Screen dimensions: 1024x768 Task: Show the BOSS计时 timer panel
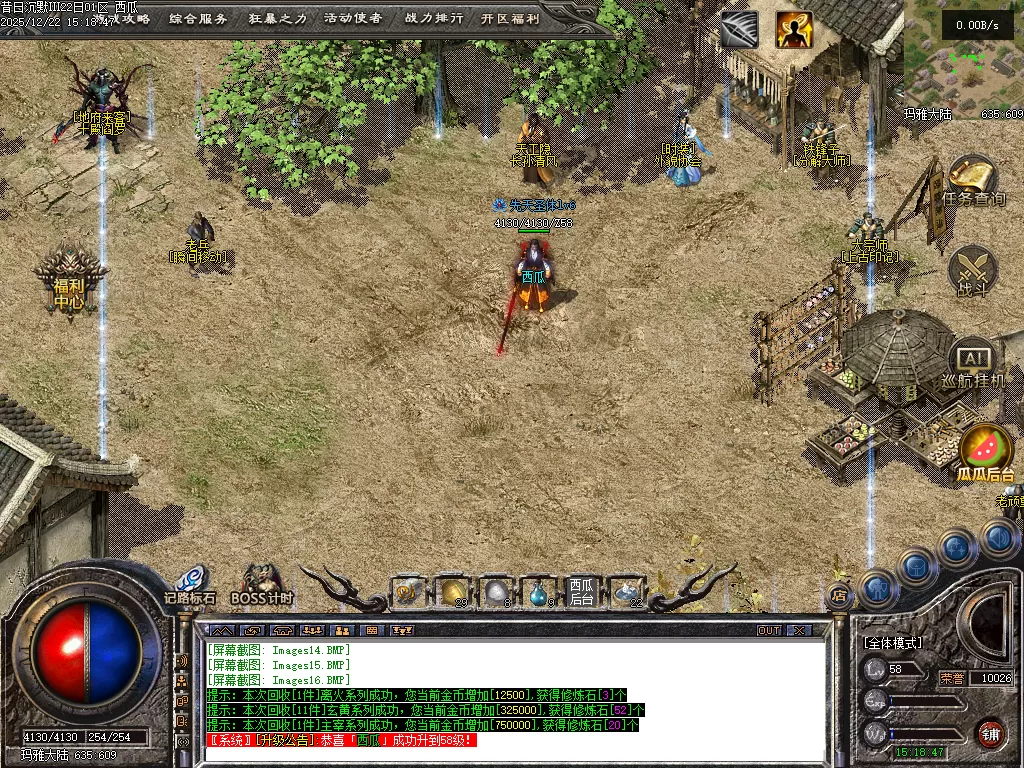point(262,585)
